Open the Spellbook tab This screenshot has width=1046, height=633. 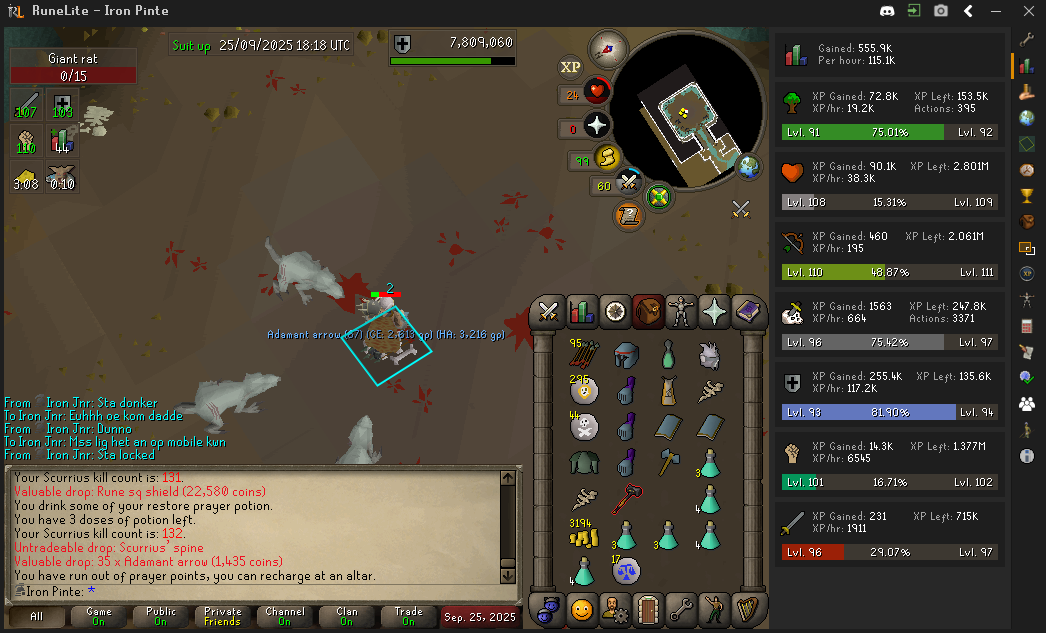(748, 311)
